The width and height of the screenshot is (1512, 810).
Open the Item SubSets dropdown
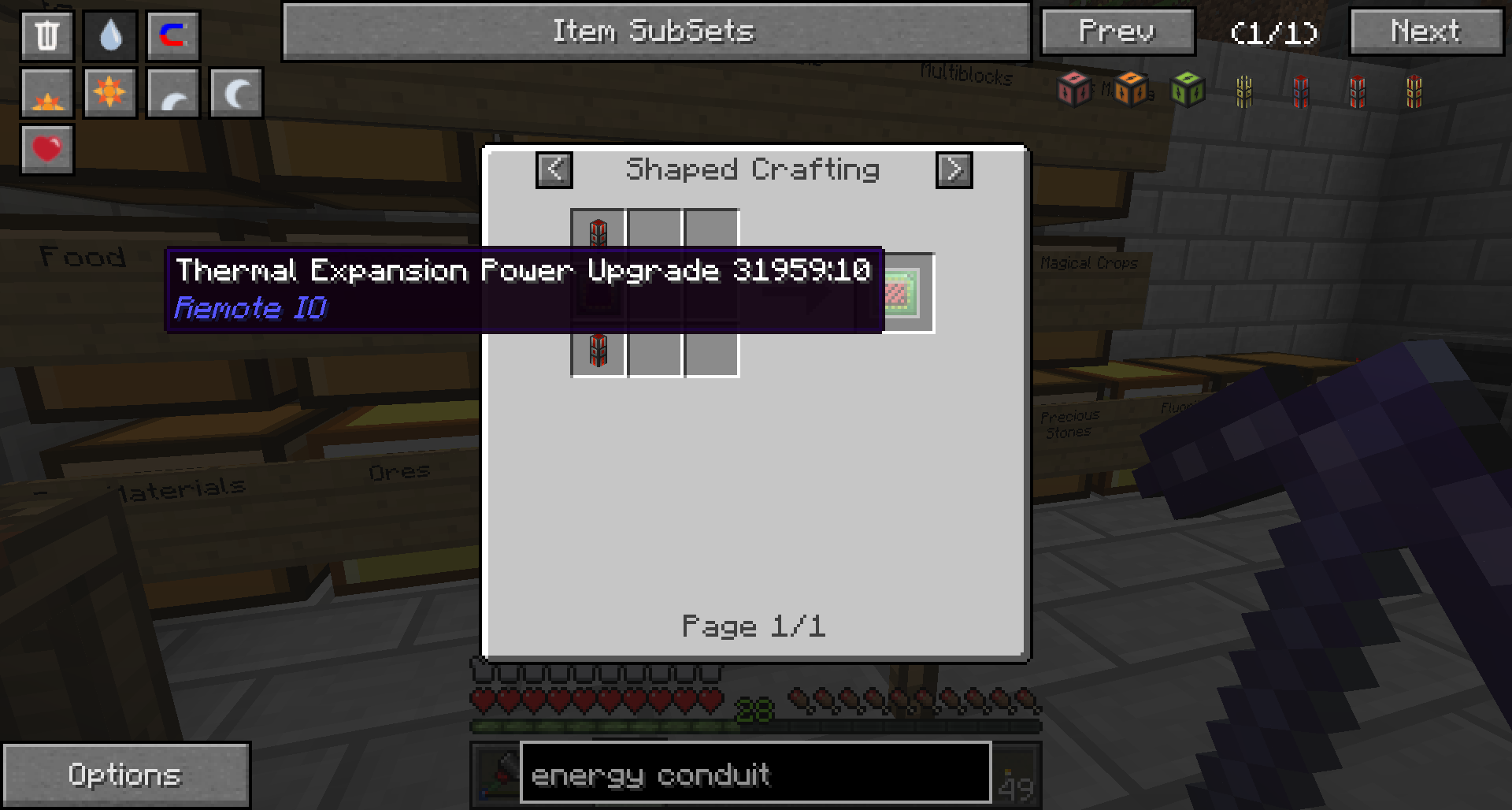tap(655, 32)
